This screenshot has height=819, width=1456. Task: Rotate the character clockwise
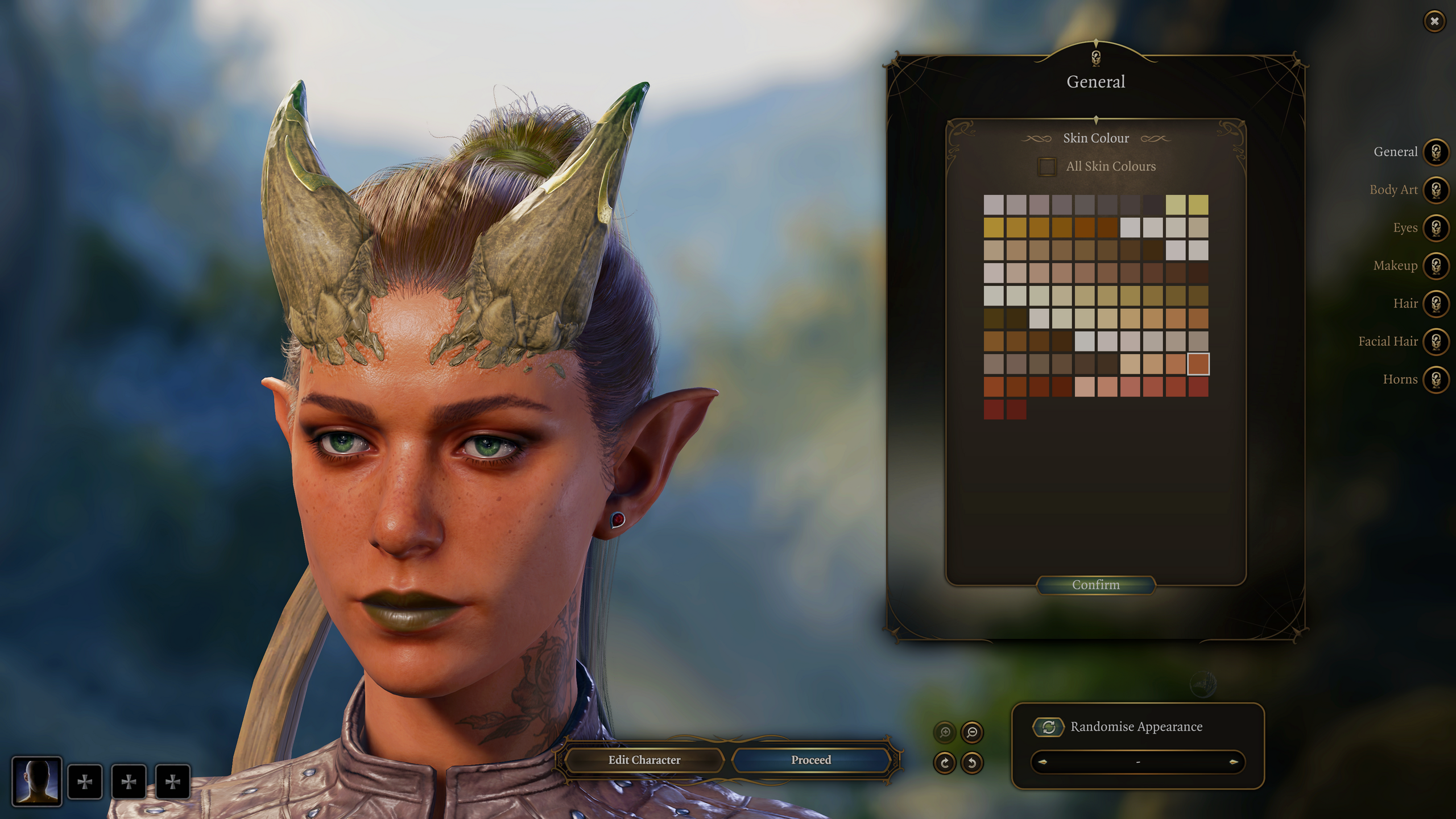(945, 762)
